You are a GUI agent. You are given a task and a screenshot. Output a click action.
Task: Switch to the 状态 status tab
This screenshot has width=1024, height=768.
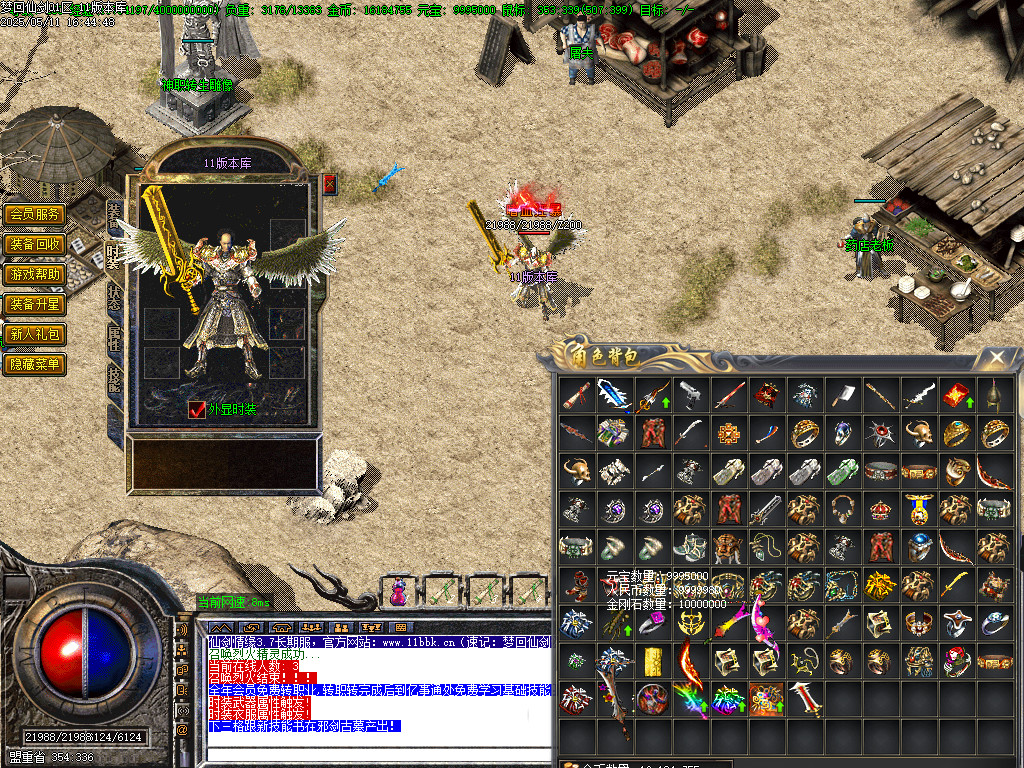pos(115,295)
